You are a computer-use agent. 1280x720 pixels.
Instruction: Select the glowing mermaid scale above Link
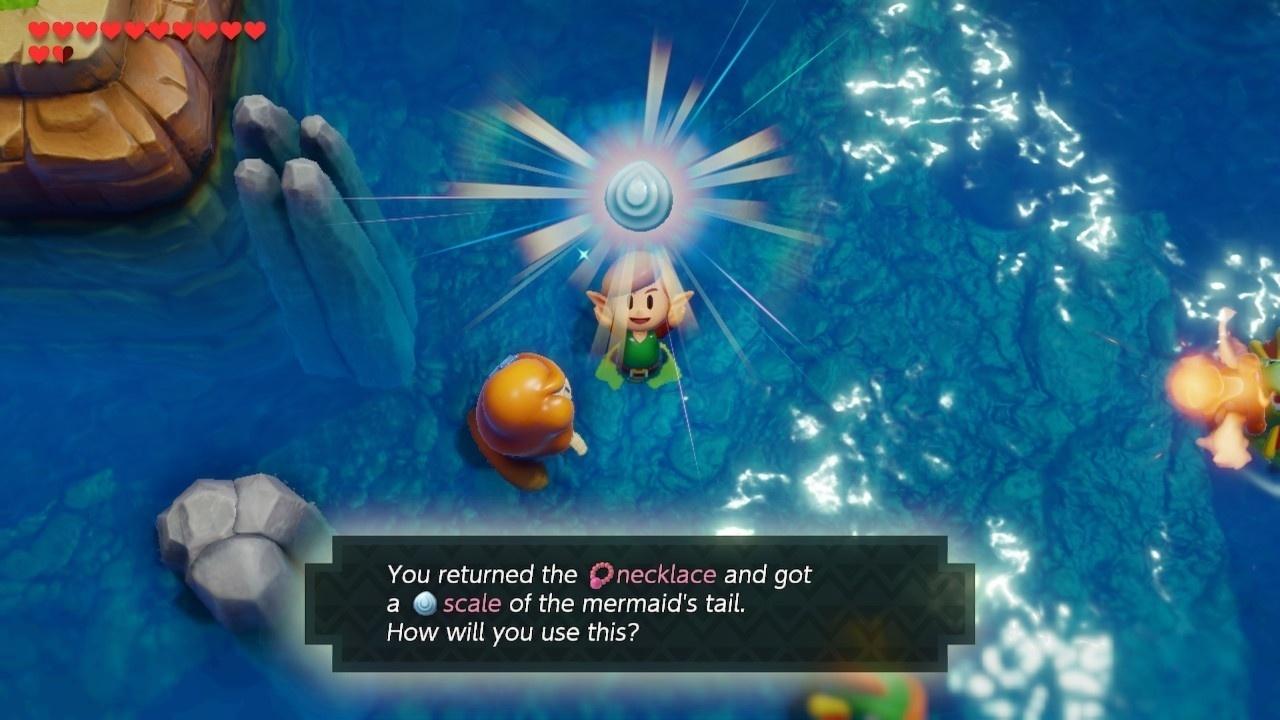pos(640,197)
